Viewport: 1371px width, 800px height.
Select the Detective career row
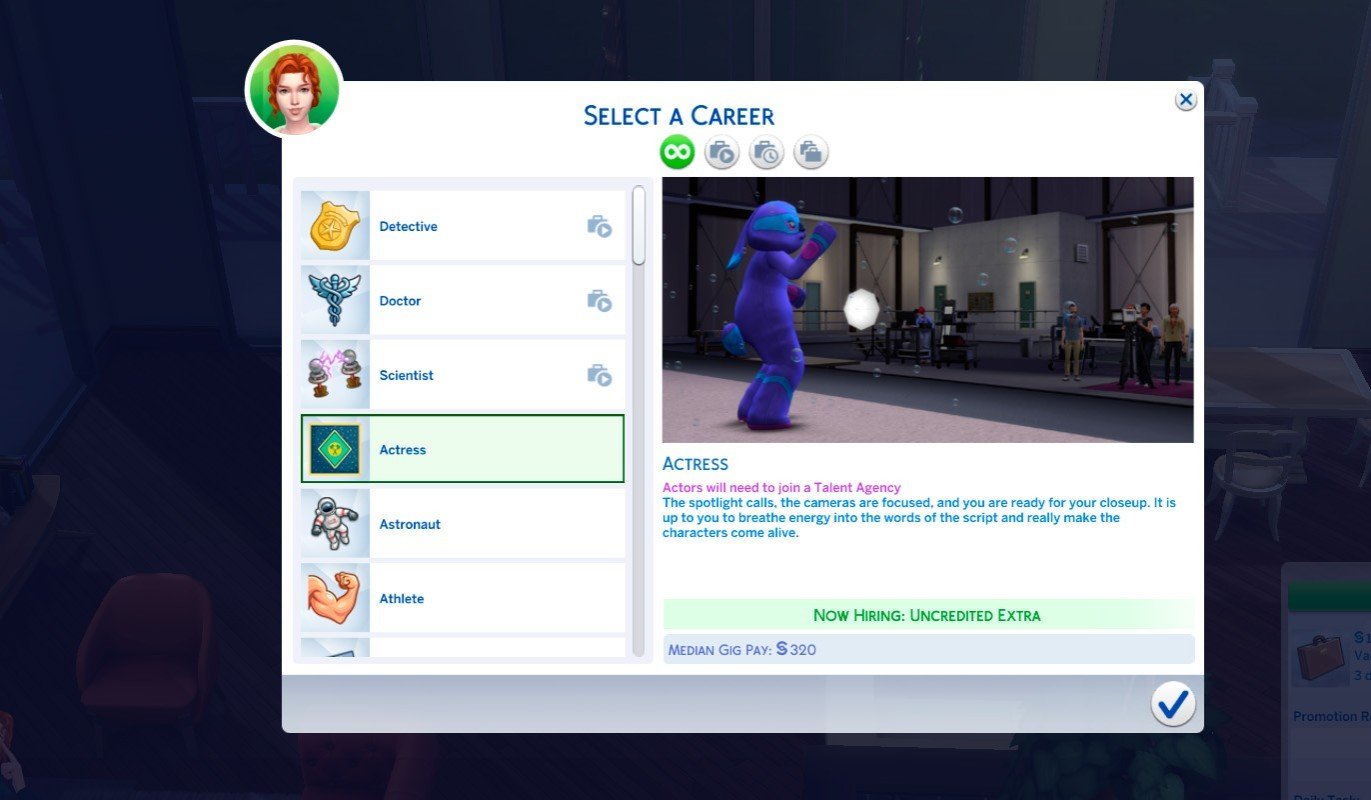pos(462,227)
